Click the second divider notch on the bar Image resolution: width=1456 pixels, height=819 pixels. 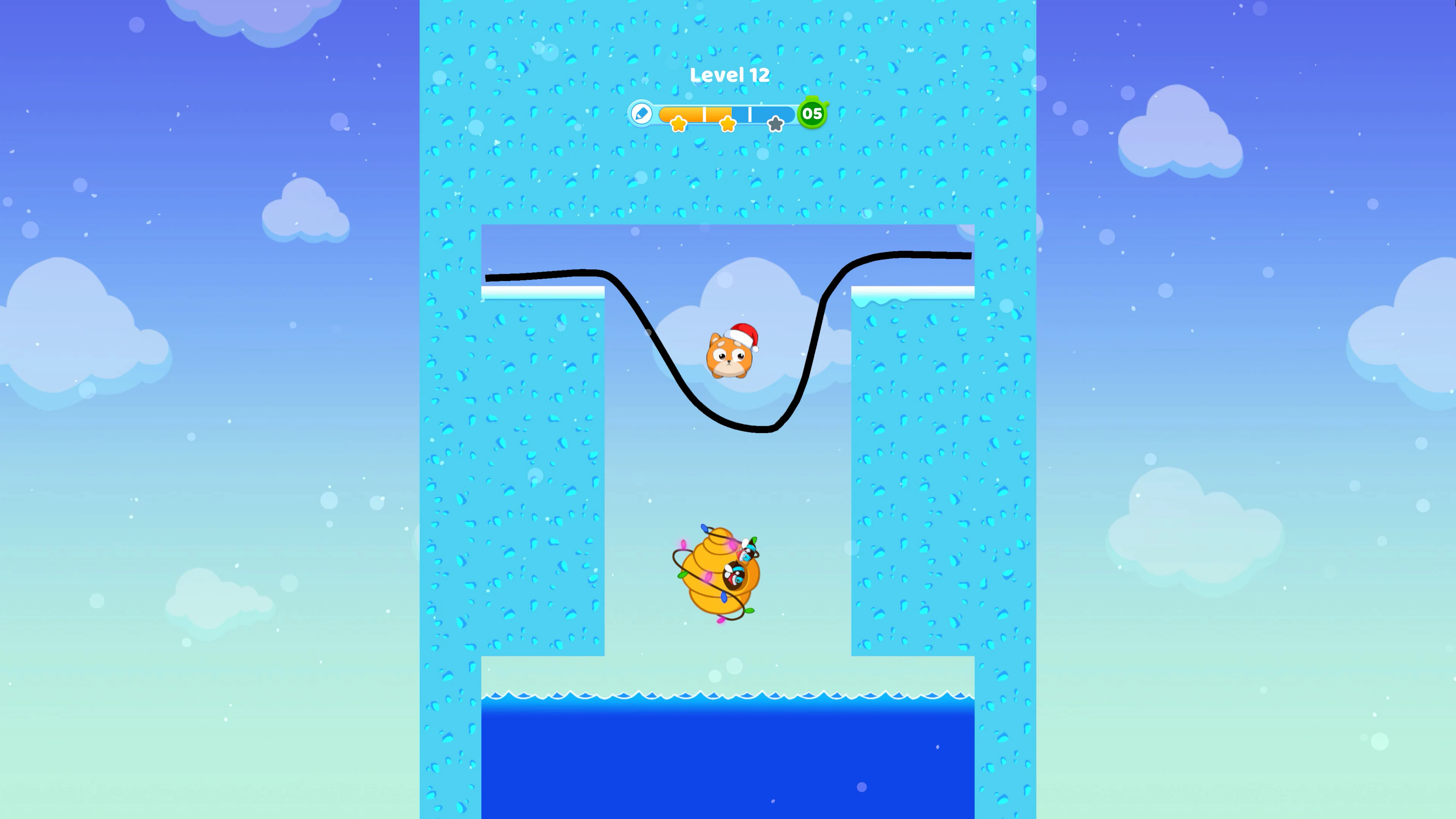(750, 115)
